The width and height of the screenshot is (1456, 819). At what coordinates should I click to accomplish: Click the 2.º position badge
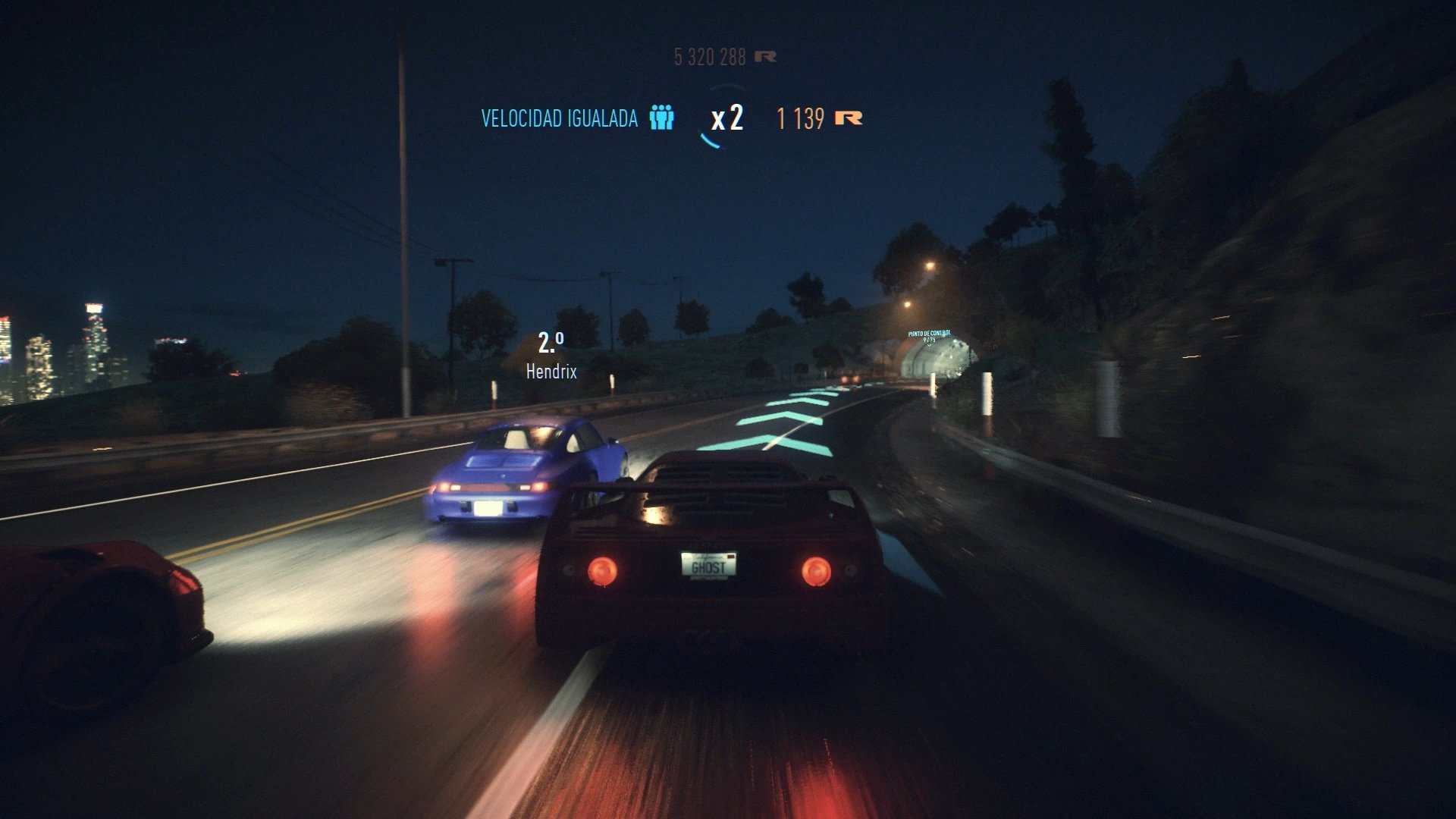(x=549, y=343)
